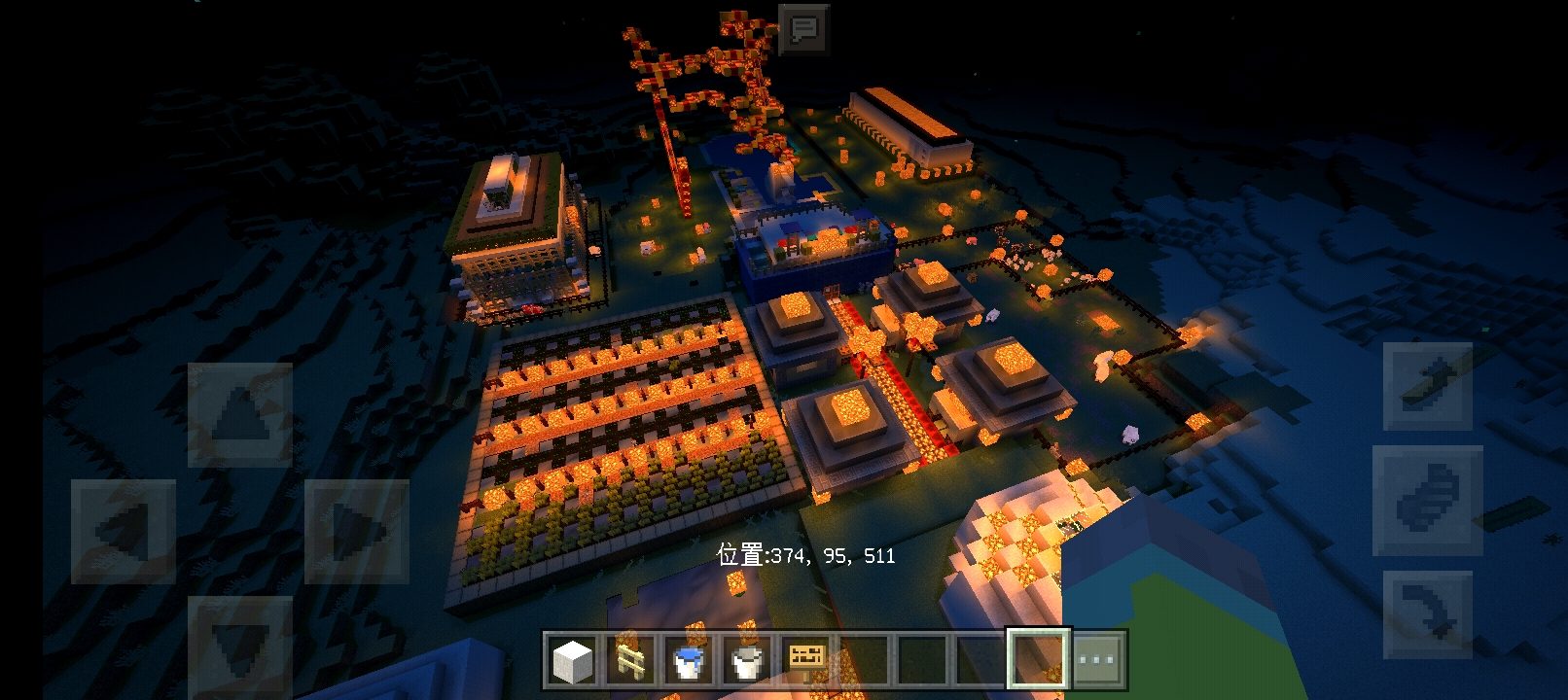The height and width of the screenshot is (700, 1568).
Task: Select the fence hotbar slot
Action: coord(631,660)
